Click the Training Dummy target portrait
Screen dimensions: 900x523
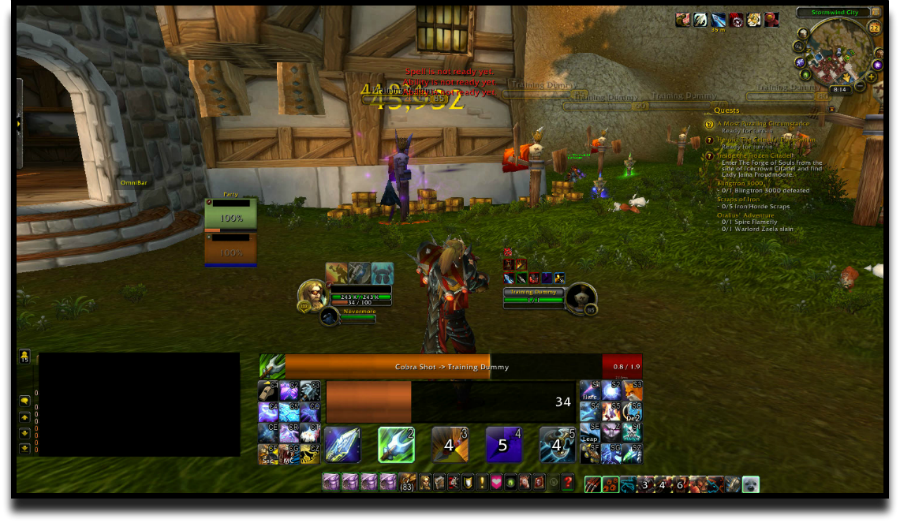580,296
